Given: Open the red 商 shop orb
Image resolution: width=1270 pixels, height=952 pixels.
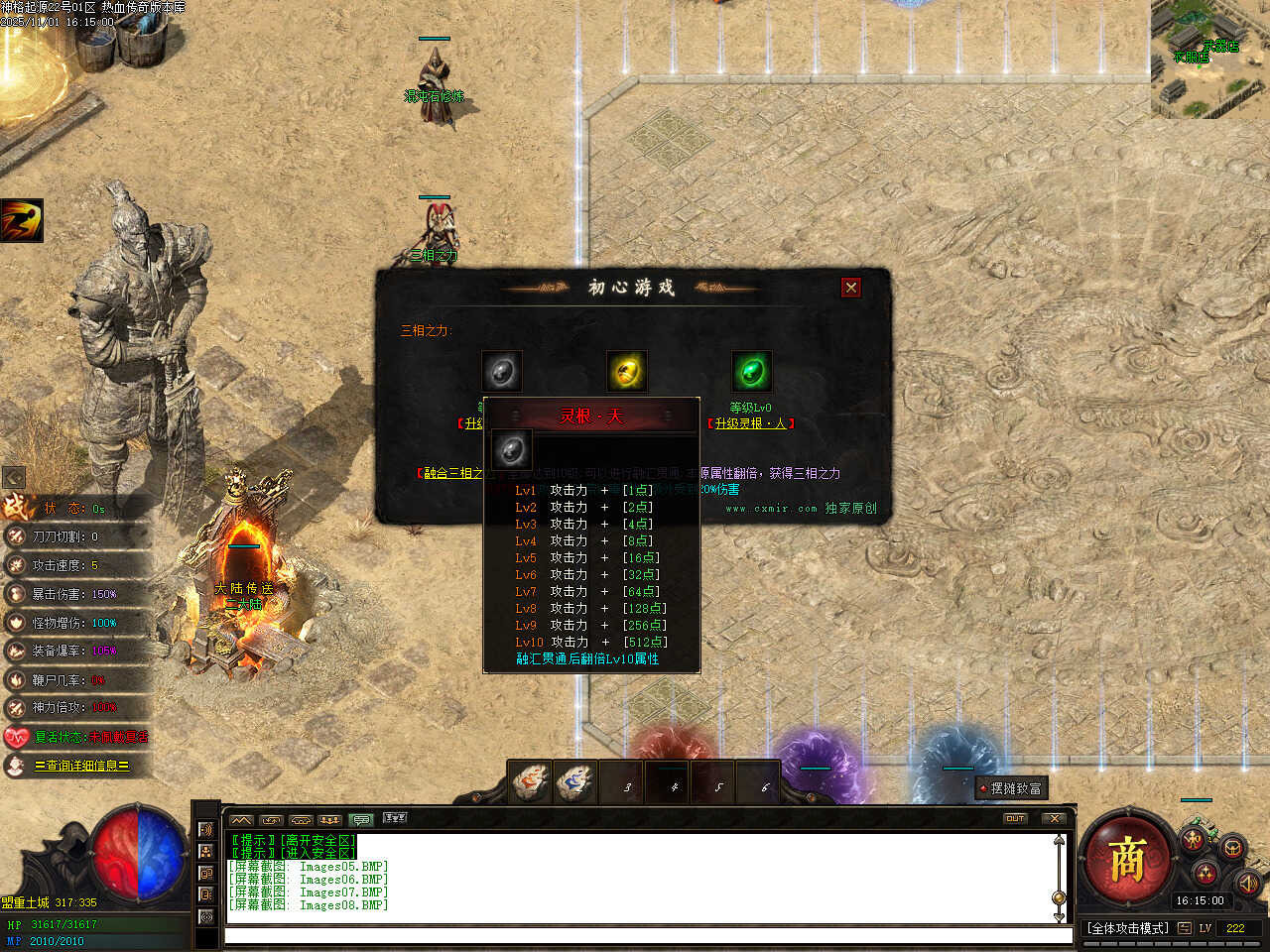Looking at the screenshot, I should pyautogui.click(x=1126, y=859).
